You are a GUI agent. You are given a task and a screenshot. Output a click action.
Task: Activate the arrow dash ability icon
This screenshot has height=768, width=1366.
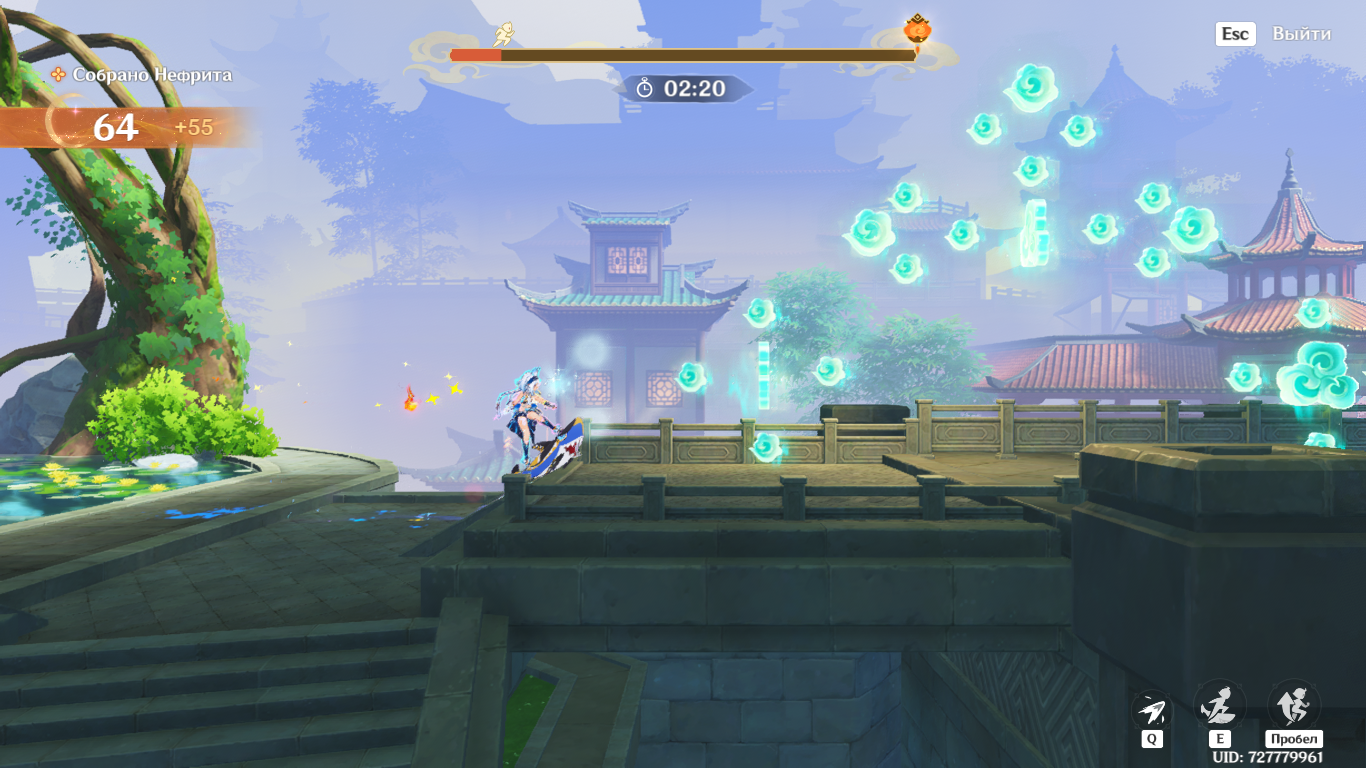coord(1152,710)
